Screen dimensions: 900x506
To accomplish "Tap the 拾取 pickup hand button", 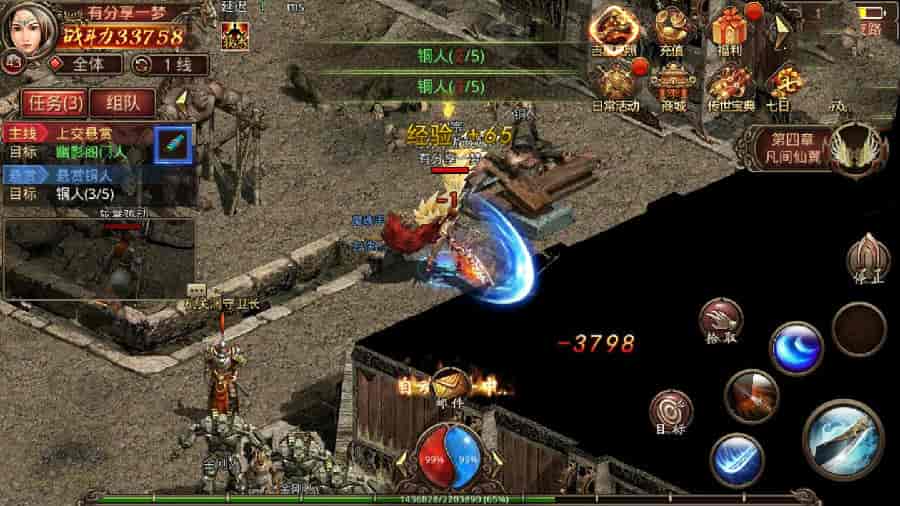I will pos(721,320).
